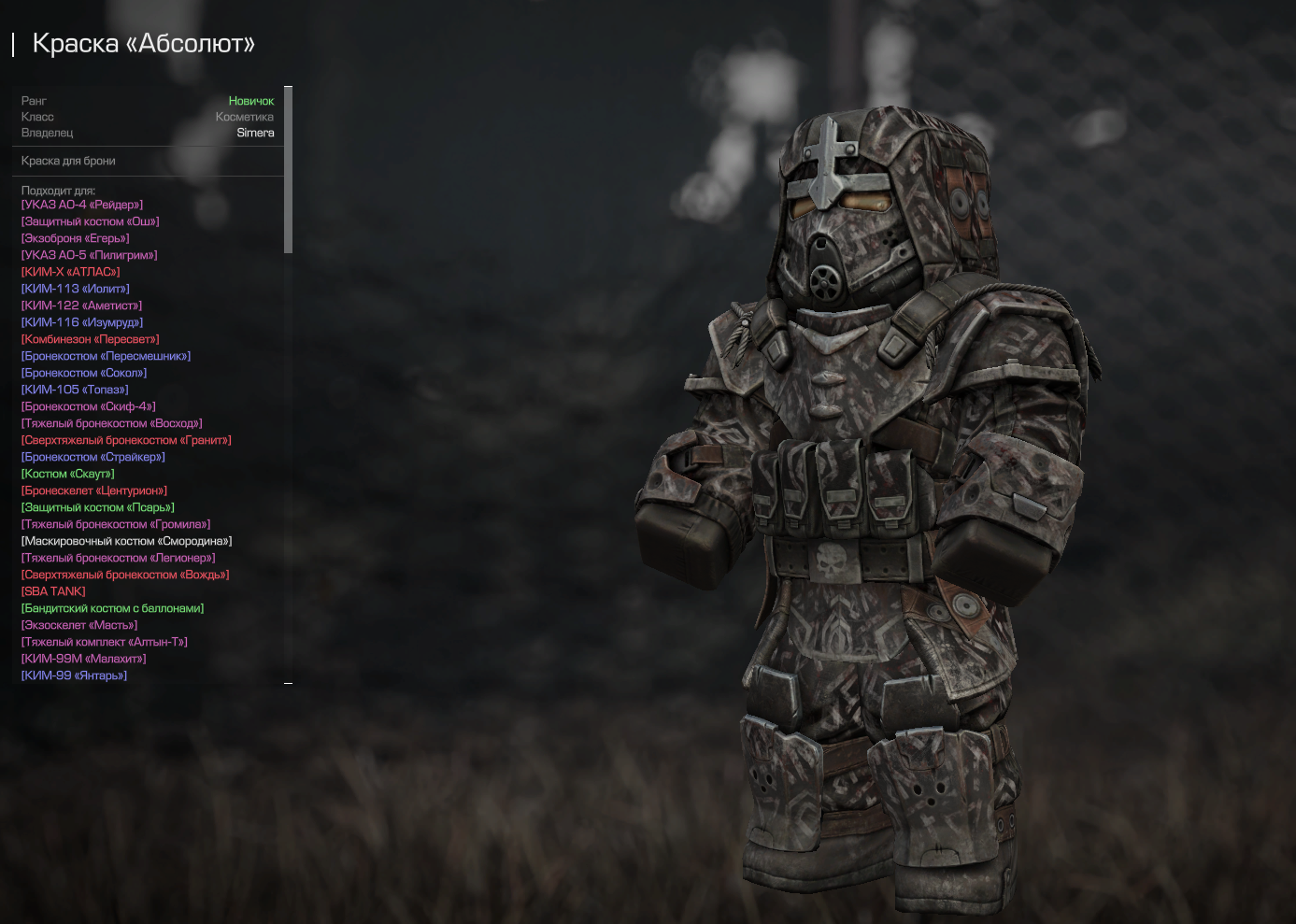The width and height of the screenshot is (1296, 924).
Task: Open the КИМ-99 «Янтарь» link
Action: pos(75,675)
